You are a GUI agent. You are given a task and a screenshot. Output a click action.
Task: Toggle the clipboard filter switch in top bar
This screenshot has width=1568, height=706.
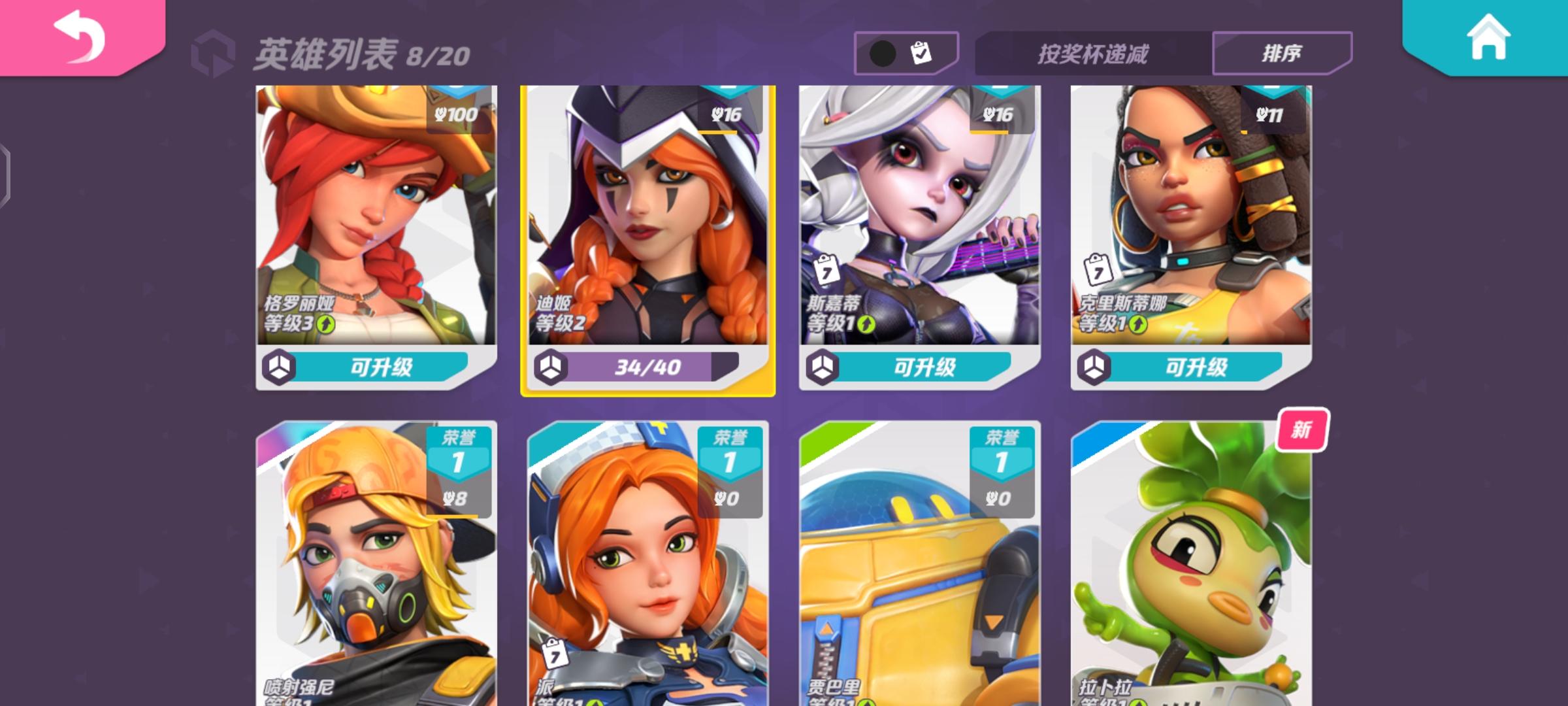pyautogui.click(x=906, y=51)
